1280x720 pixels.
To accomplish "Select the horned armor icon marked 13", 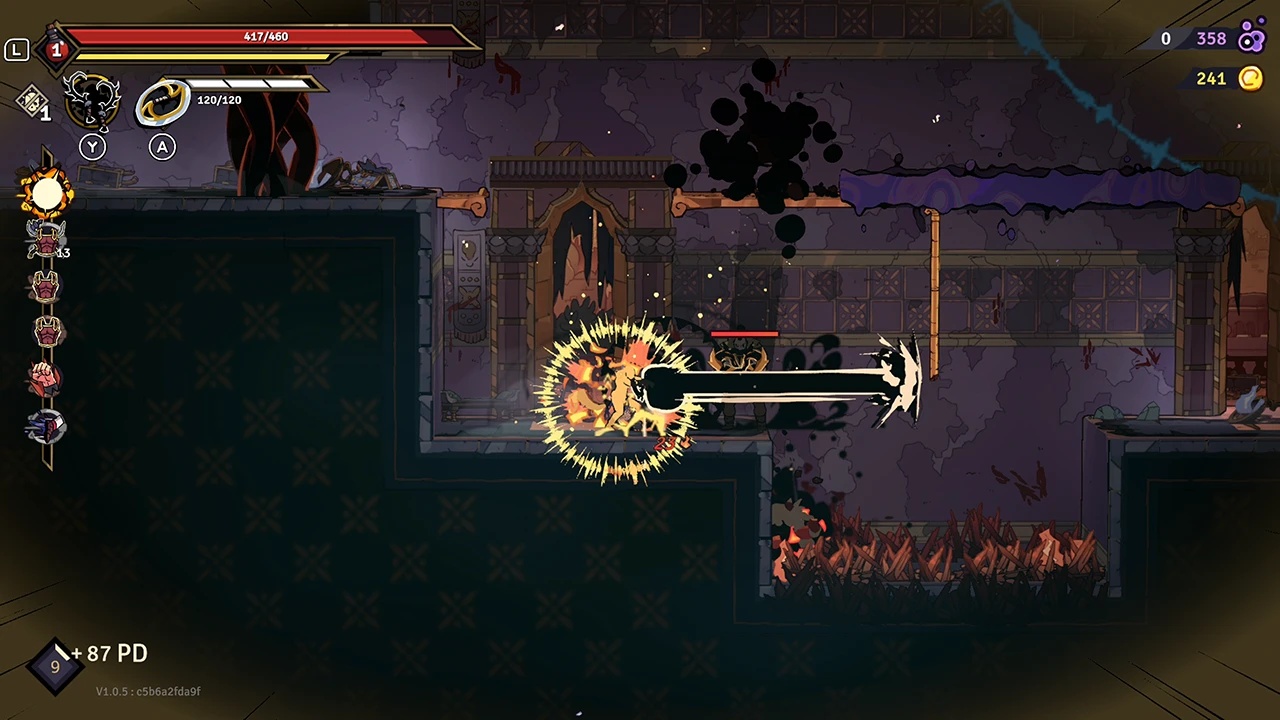I will coord(46,239).
